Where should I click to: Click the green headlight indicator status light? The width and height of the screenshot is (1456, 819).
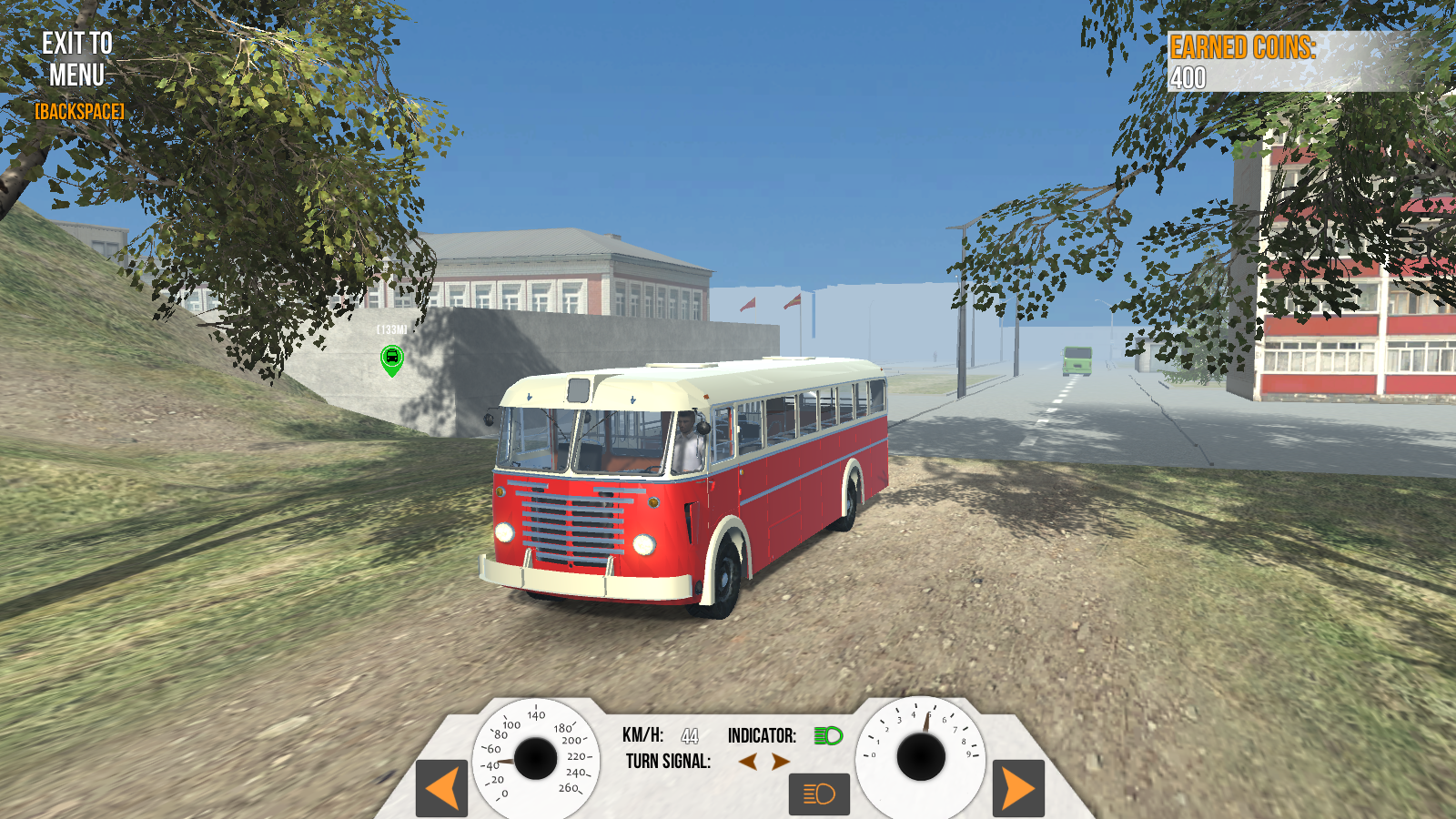point(829,733)
